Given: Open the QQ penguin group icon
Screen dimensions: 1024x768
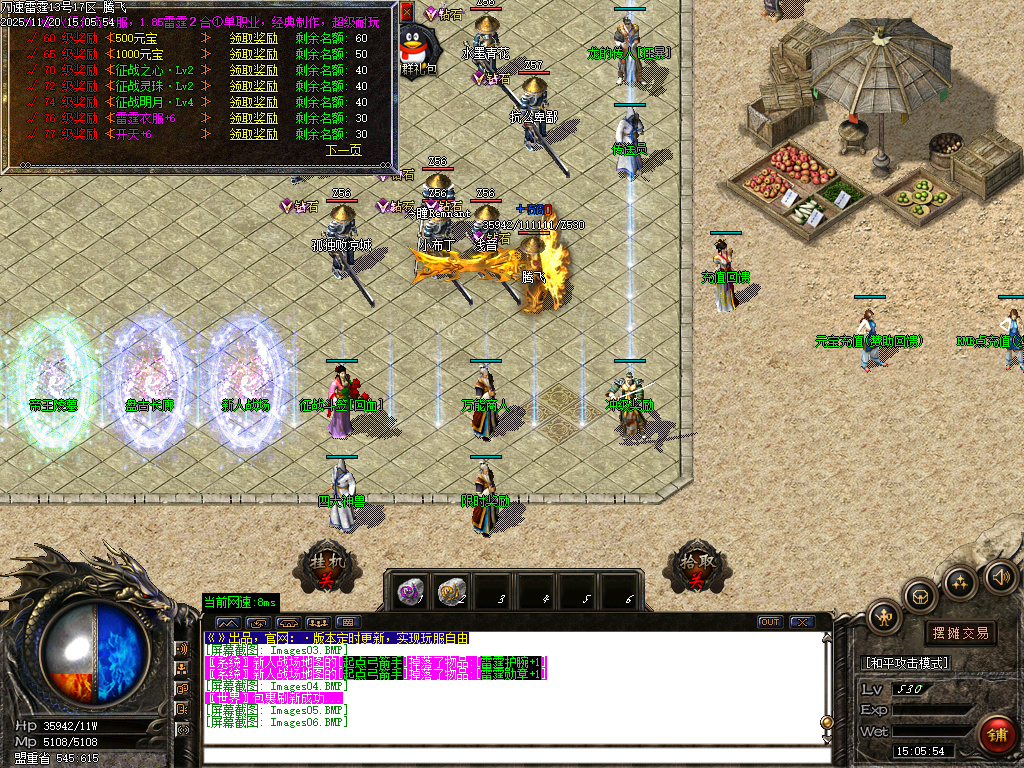Looking at the screenshot, I should coord(414,46).
